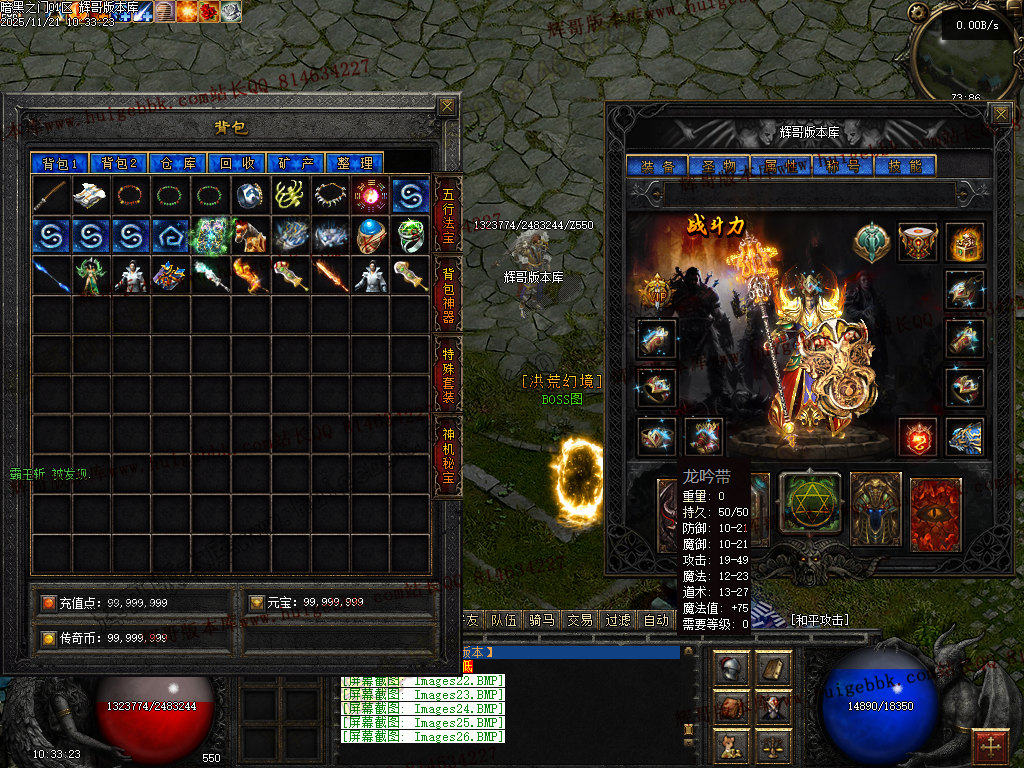Open the 特殊套装 side panel

[x=447, y=372]
